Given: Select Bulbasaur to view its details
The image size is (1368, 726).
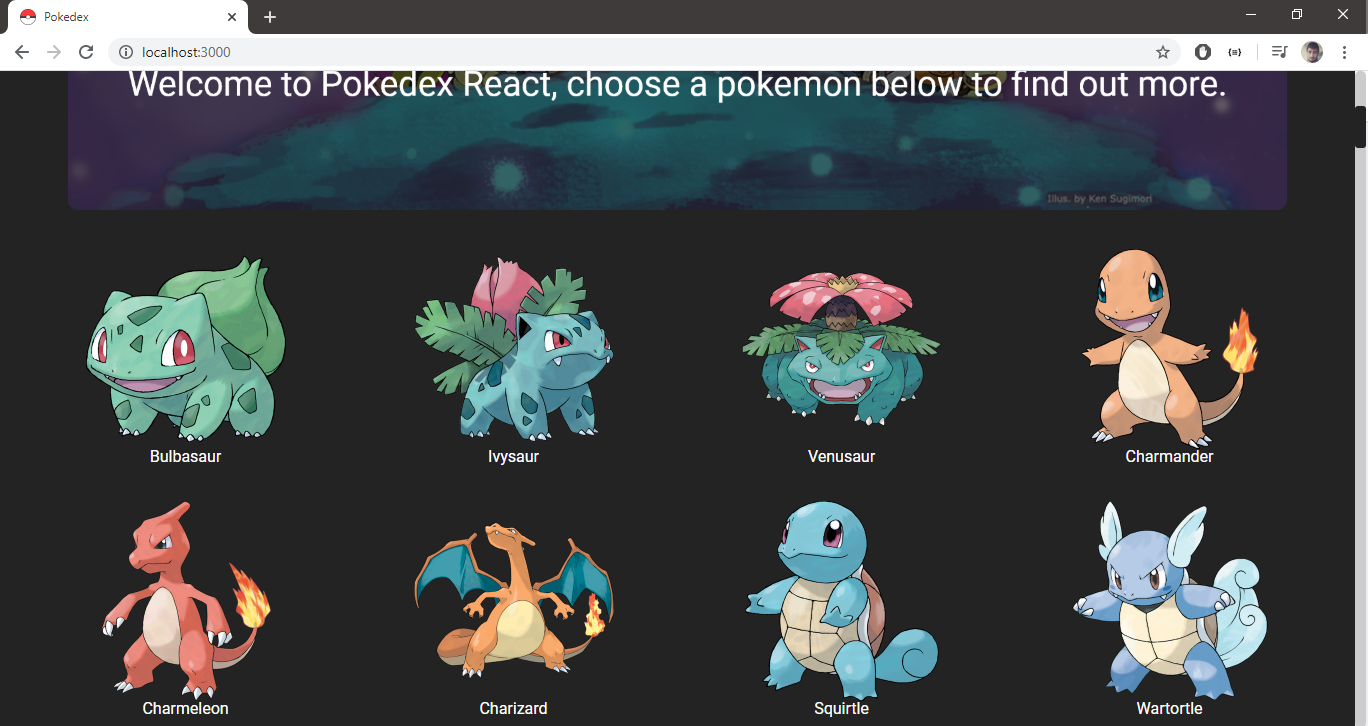Looking at the screenshot, I should click(x=186, y=355).
